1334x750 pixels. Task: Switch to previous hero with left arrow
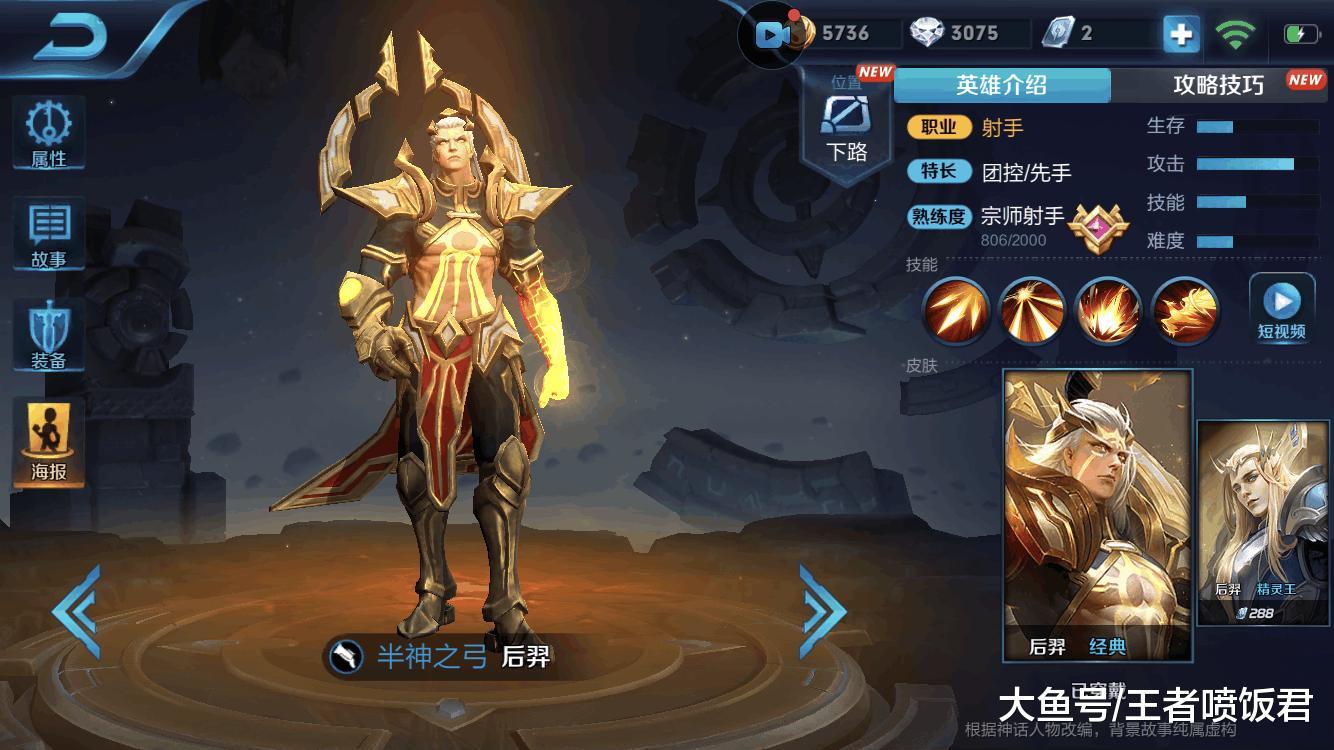[76, 611]
